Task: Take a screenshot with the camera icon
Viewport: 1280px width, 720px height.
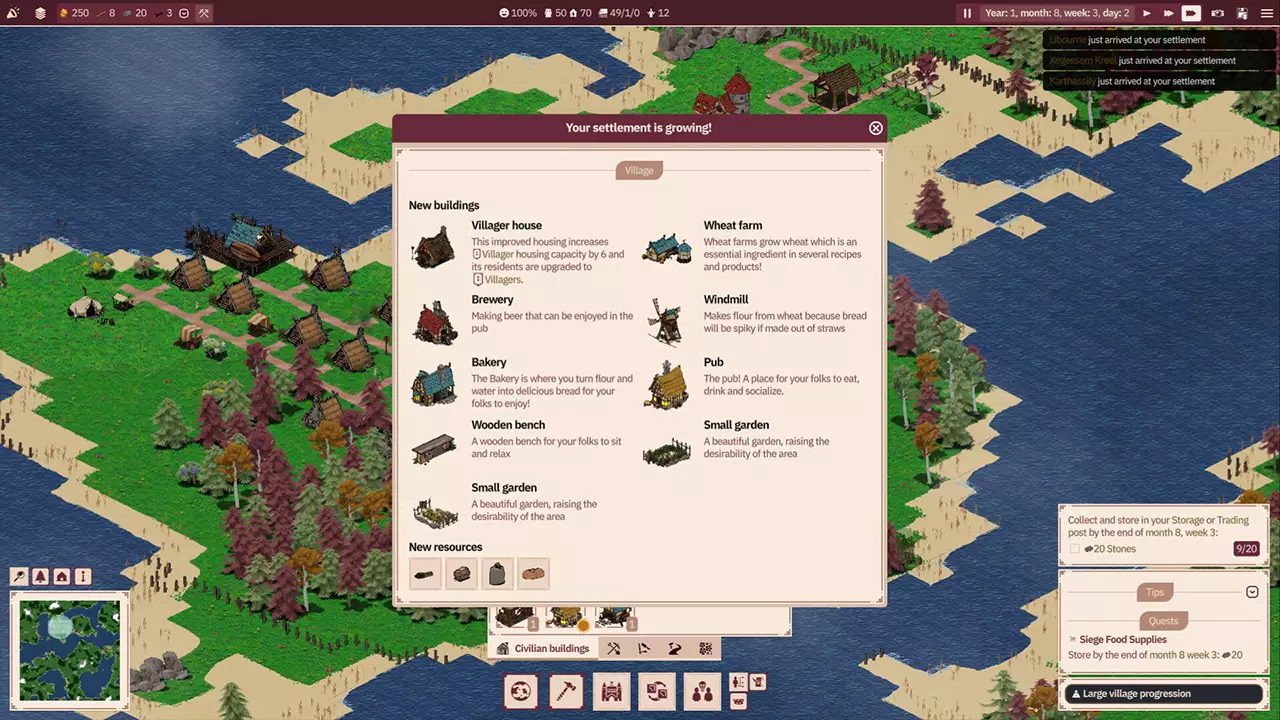Action: pyautogui.click(x=1217, y=13)
